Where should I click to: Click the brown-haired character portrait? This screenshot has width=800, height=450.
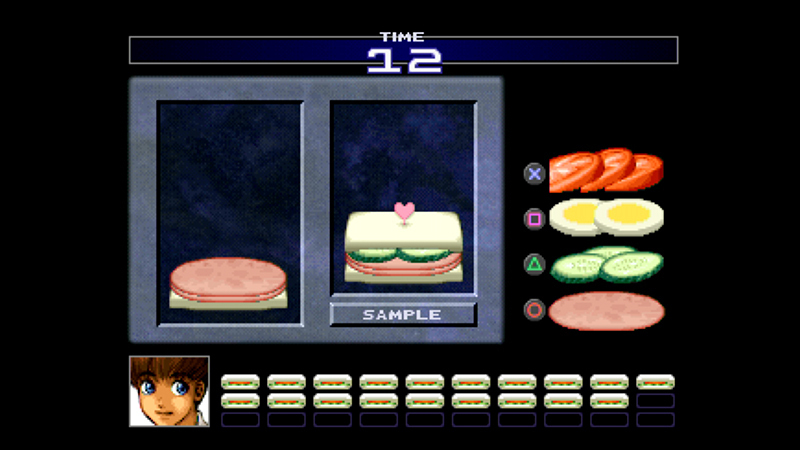pos(169,391)
